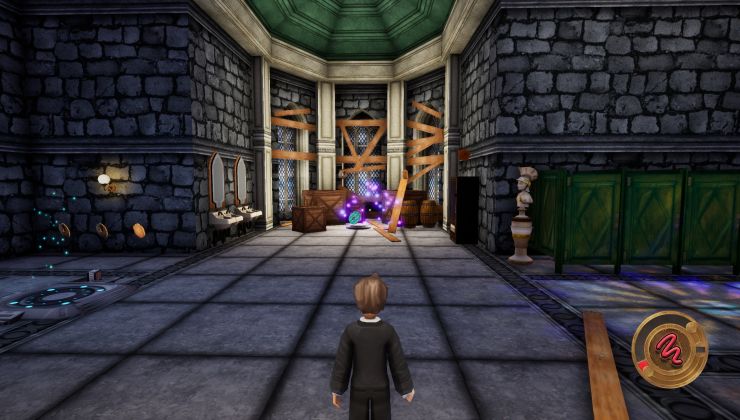The image size is (740, 420).
Task: Click the golden spell emblem with red squiggle
Action: (x=670, y=348)
